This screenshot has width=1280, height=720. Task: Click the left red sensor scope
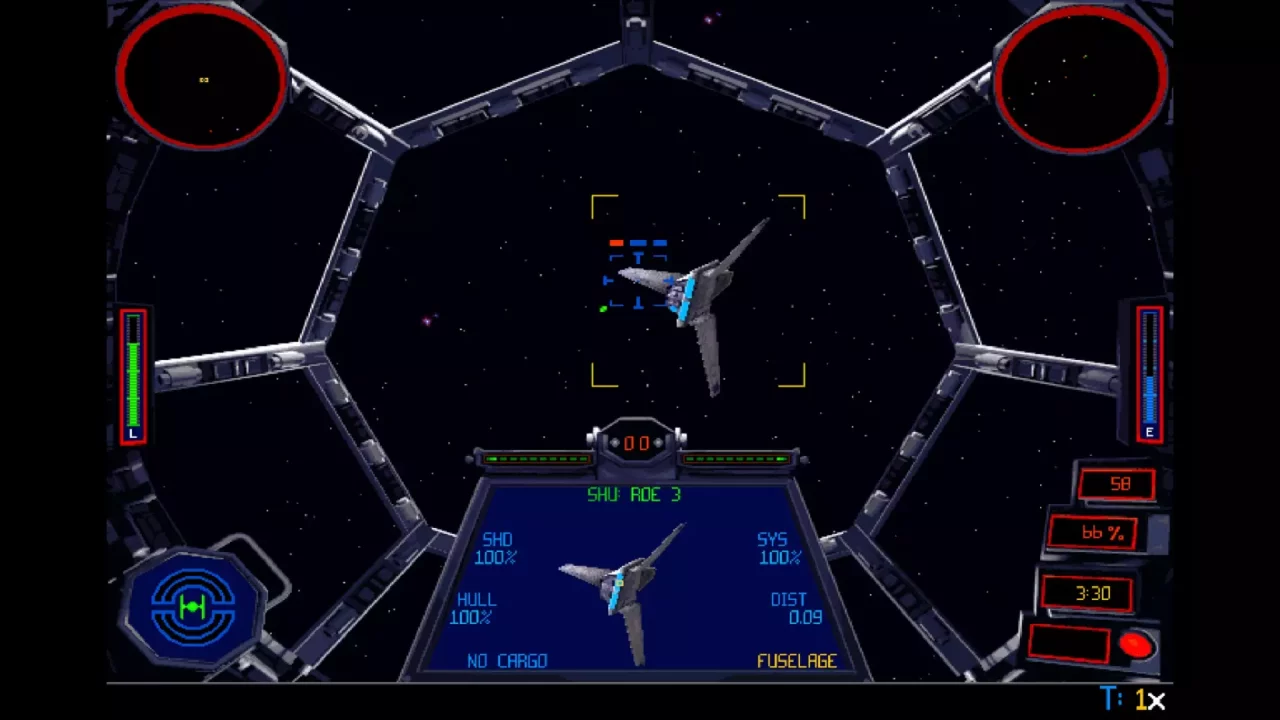pyautogui.click(x=200, y=78)
